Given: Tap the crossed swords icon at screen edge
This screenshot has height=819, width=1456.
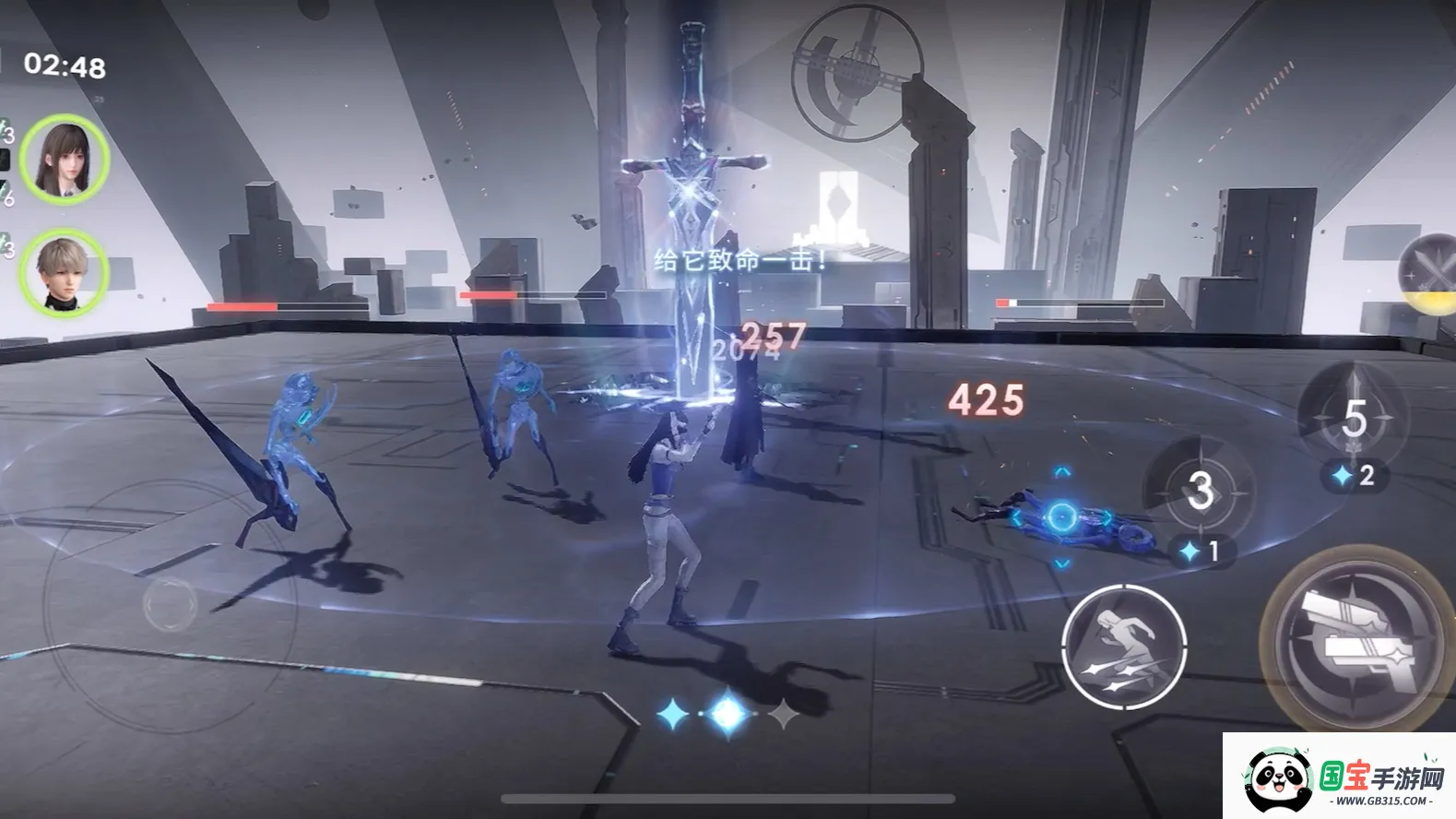Looking at the screenshot, I should pos(1428,274).
